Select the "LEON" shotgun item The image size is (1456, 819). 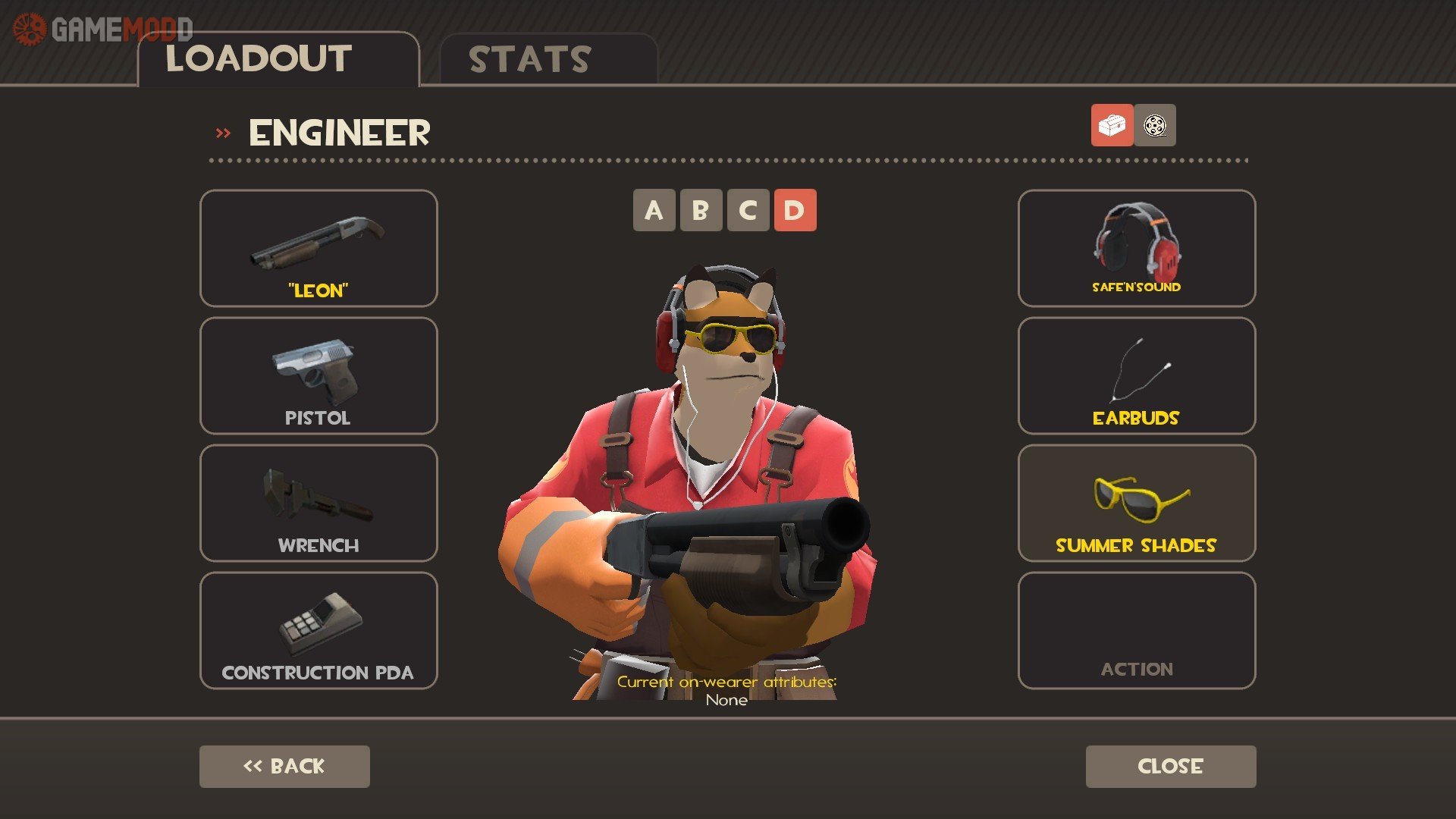(x=318, y=248)
